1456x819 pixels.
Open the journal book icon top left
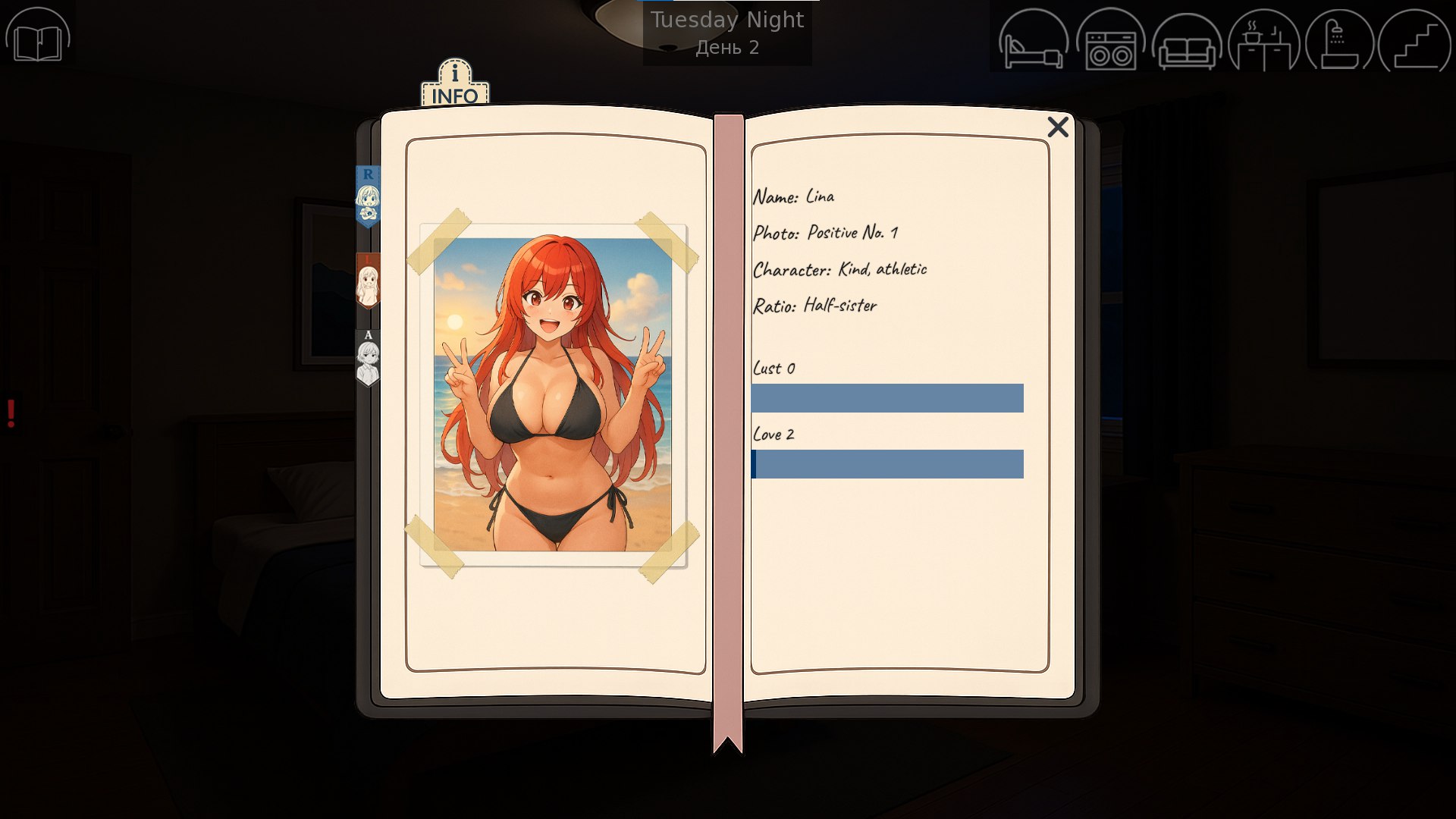click(x=39, y=43)
